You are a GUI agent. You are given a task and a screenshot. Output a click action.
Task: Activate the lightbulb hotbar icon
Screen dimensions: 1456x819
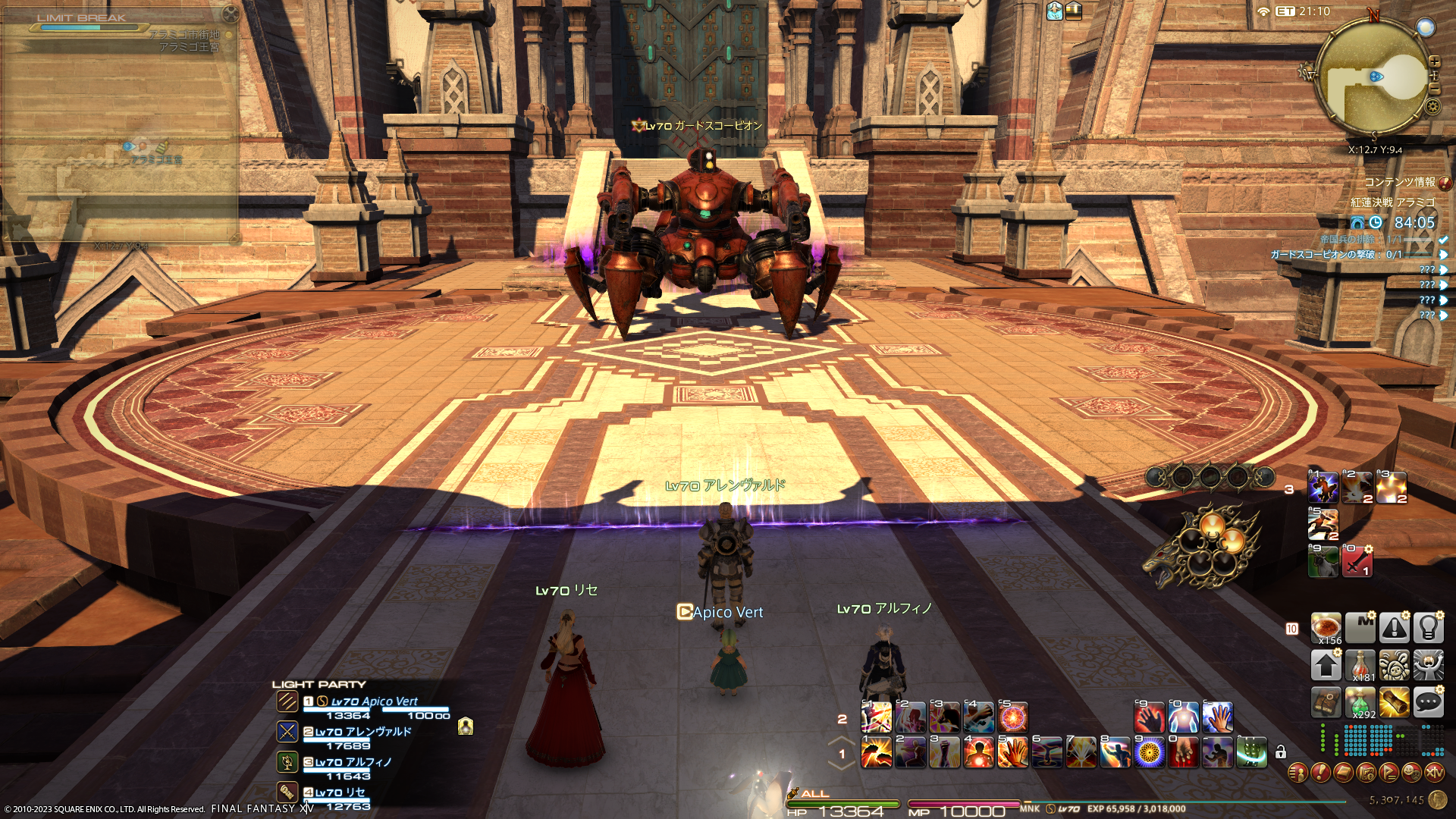click(1428, 628)
